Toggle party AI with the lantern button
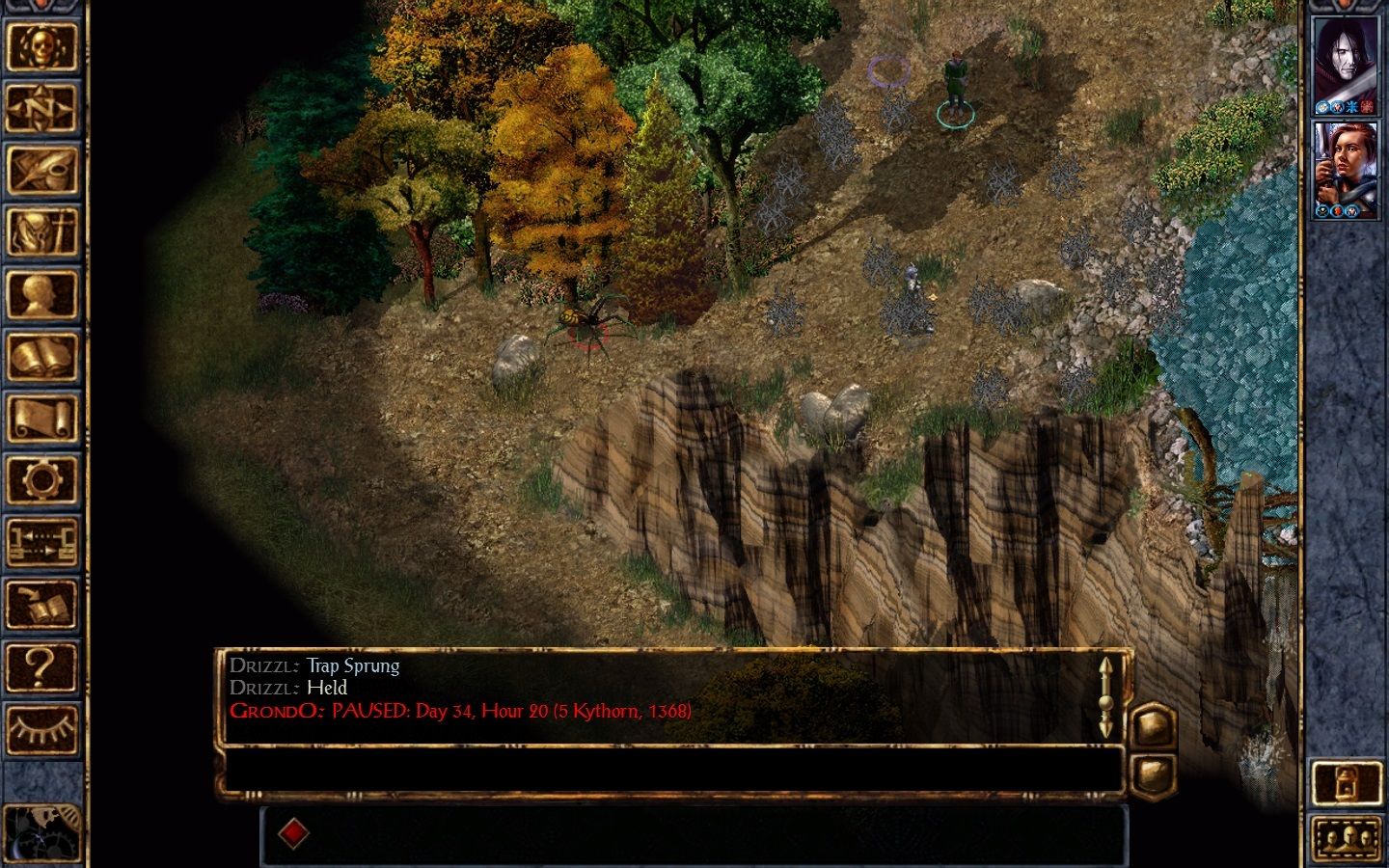This screenshot has width=1389, height=868. tap(1347, 782)
